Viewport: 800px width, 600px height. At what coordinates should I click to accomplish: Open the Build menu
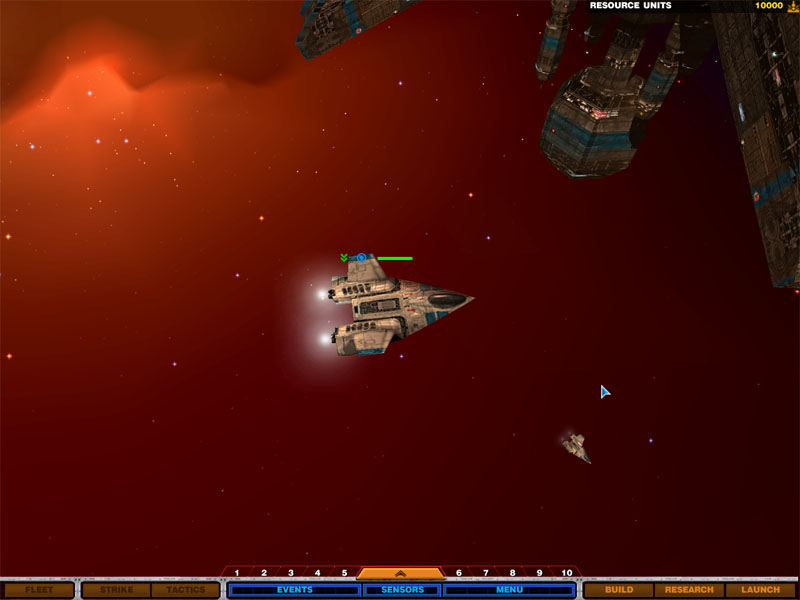tap(619, 590)
